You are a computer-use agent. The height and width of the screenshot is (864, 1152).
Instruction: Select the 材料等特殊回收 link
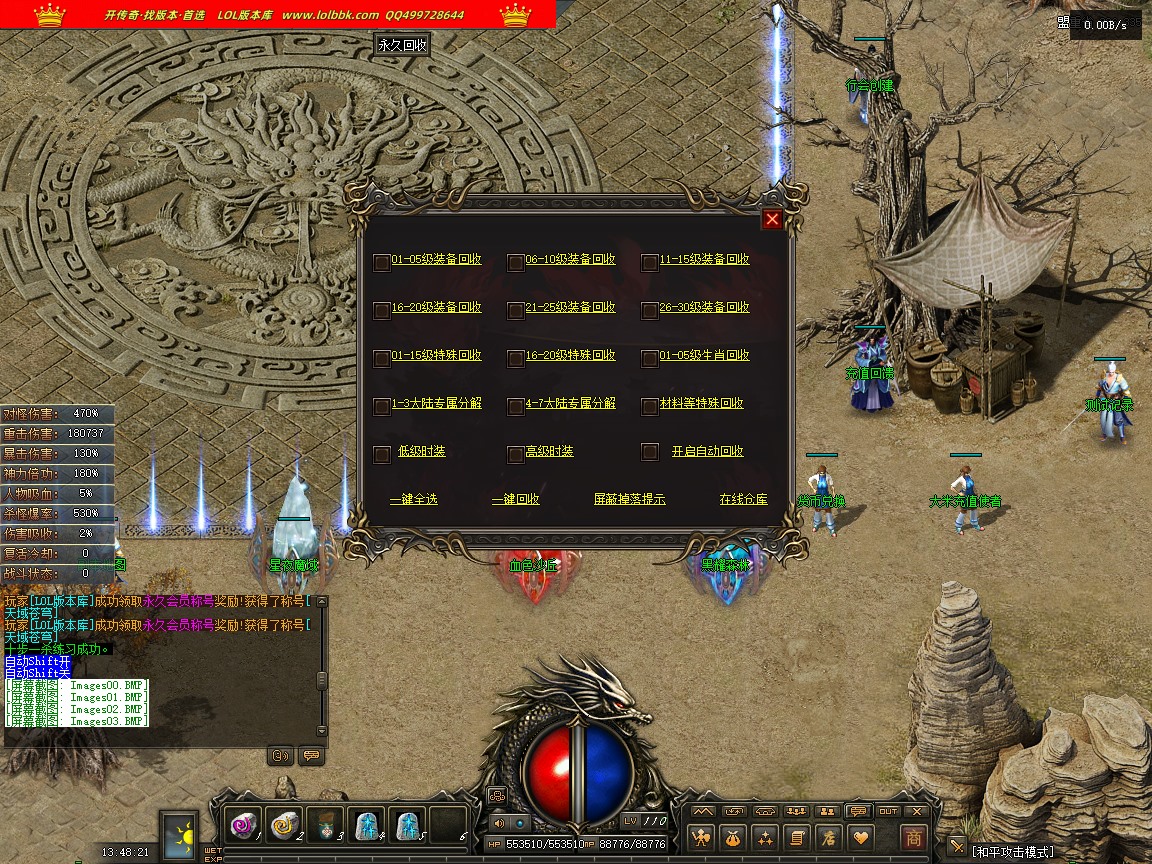click(701, 404)
